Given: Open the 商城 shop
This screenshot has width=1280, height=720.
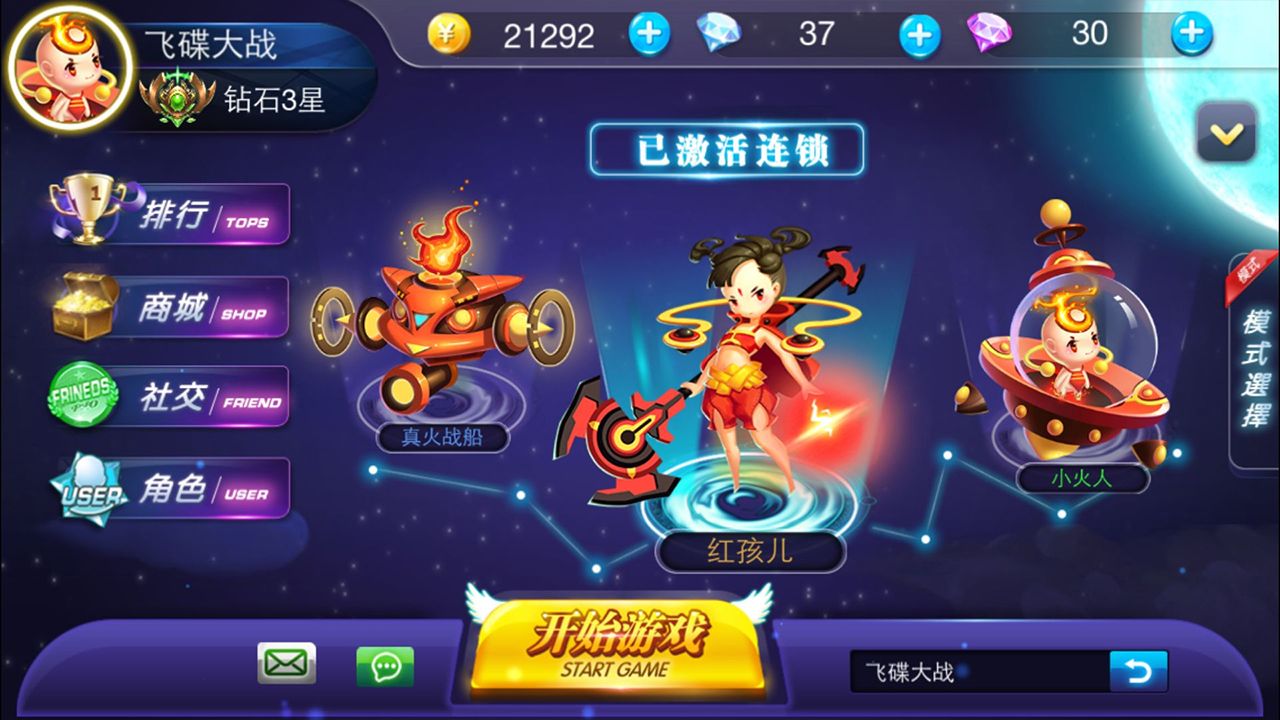Looking at the screenshot, I should point(170,305).
